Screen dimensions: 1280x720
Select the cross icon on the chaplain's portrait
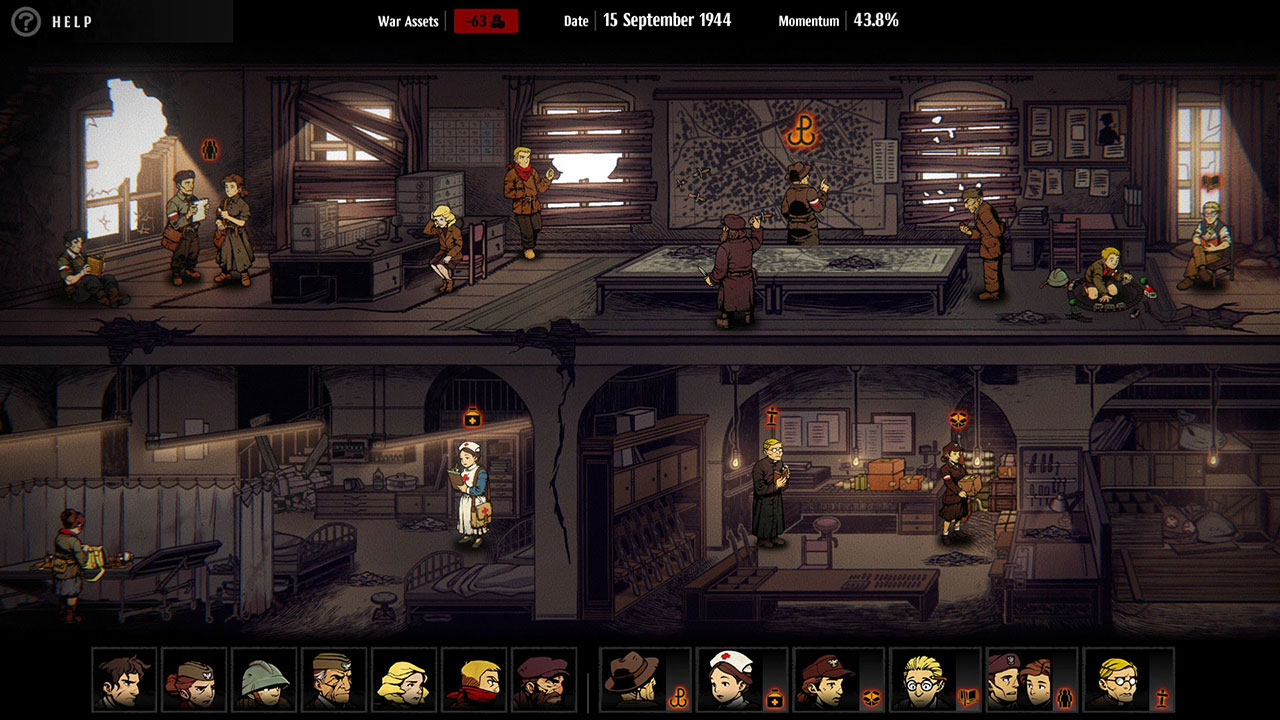(1160, 696)
